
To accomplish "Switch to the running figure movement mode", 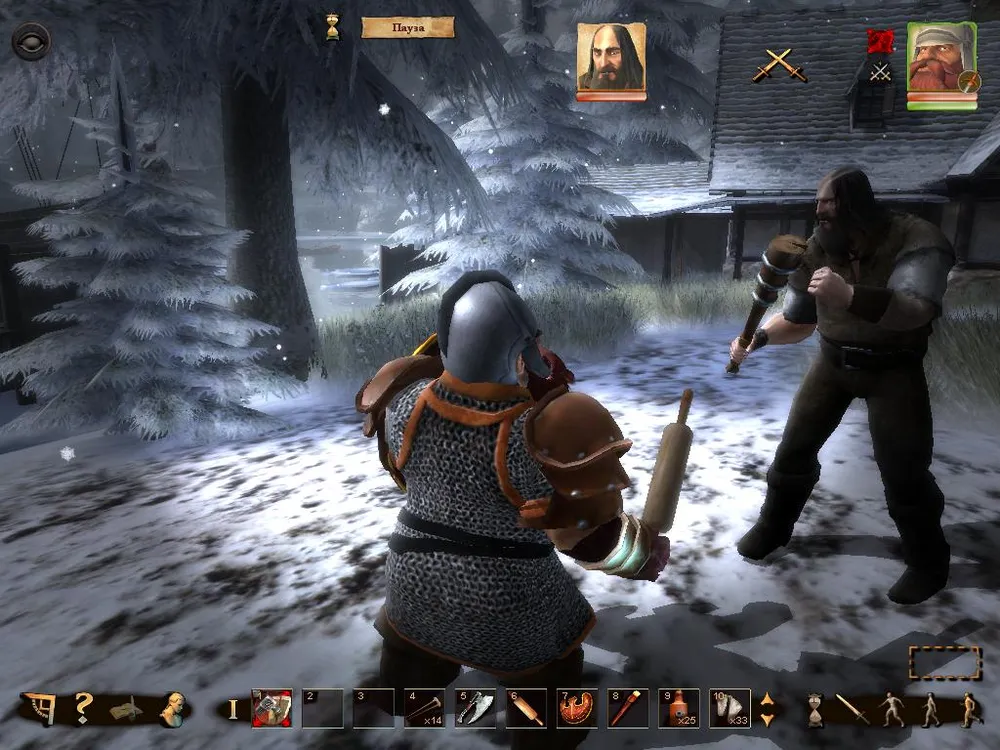I will [x=971, y=709].
